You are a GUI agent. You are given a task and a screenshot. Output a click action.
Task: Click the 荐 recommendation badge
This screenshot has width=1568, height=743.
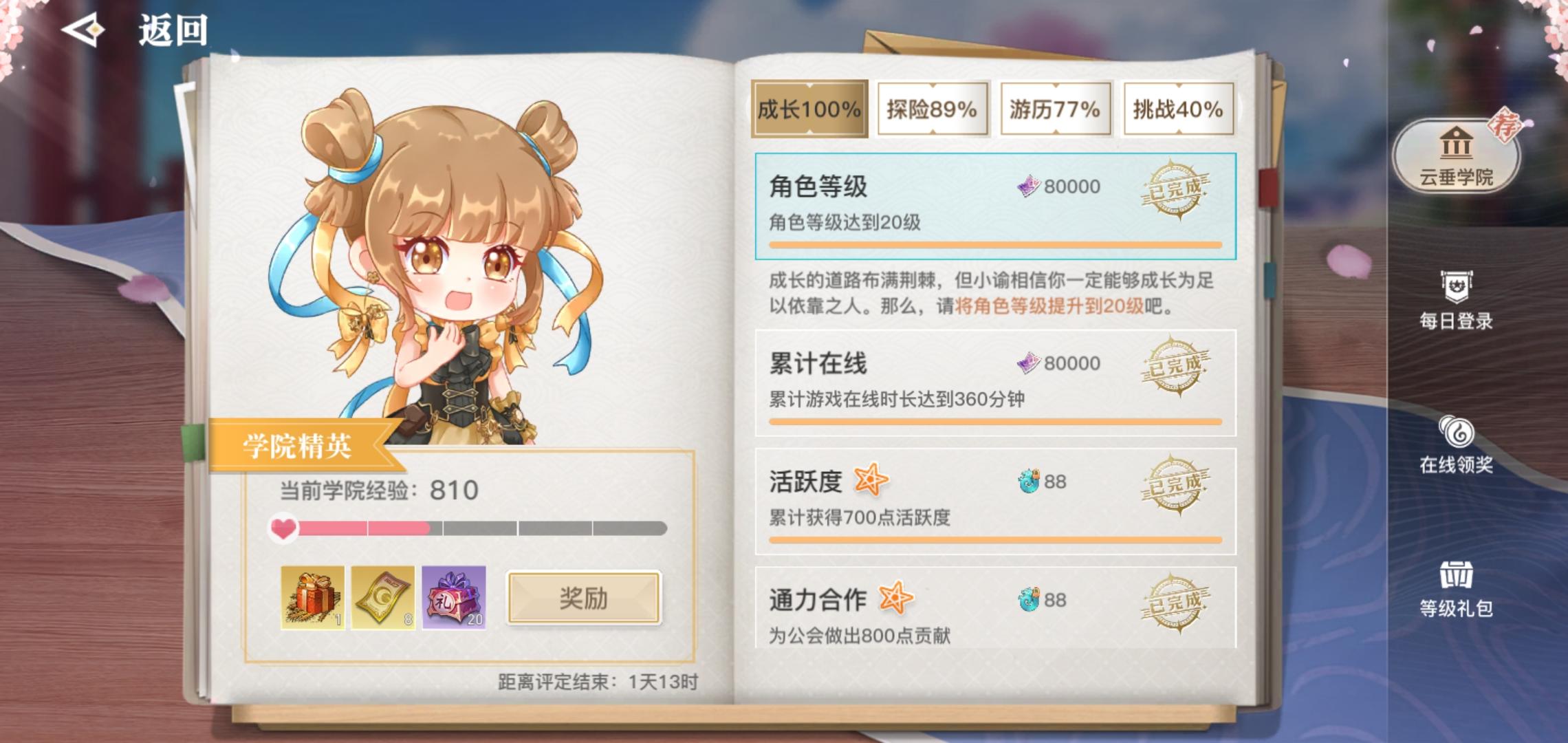(1504, 125)
